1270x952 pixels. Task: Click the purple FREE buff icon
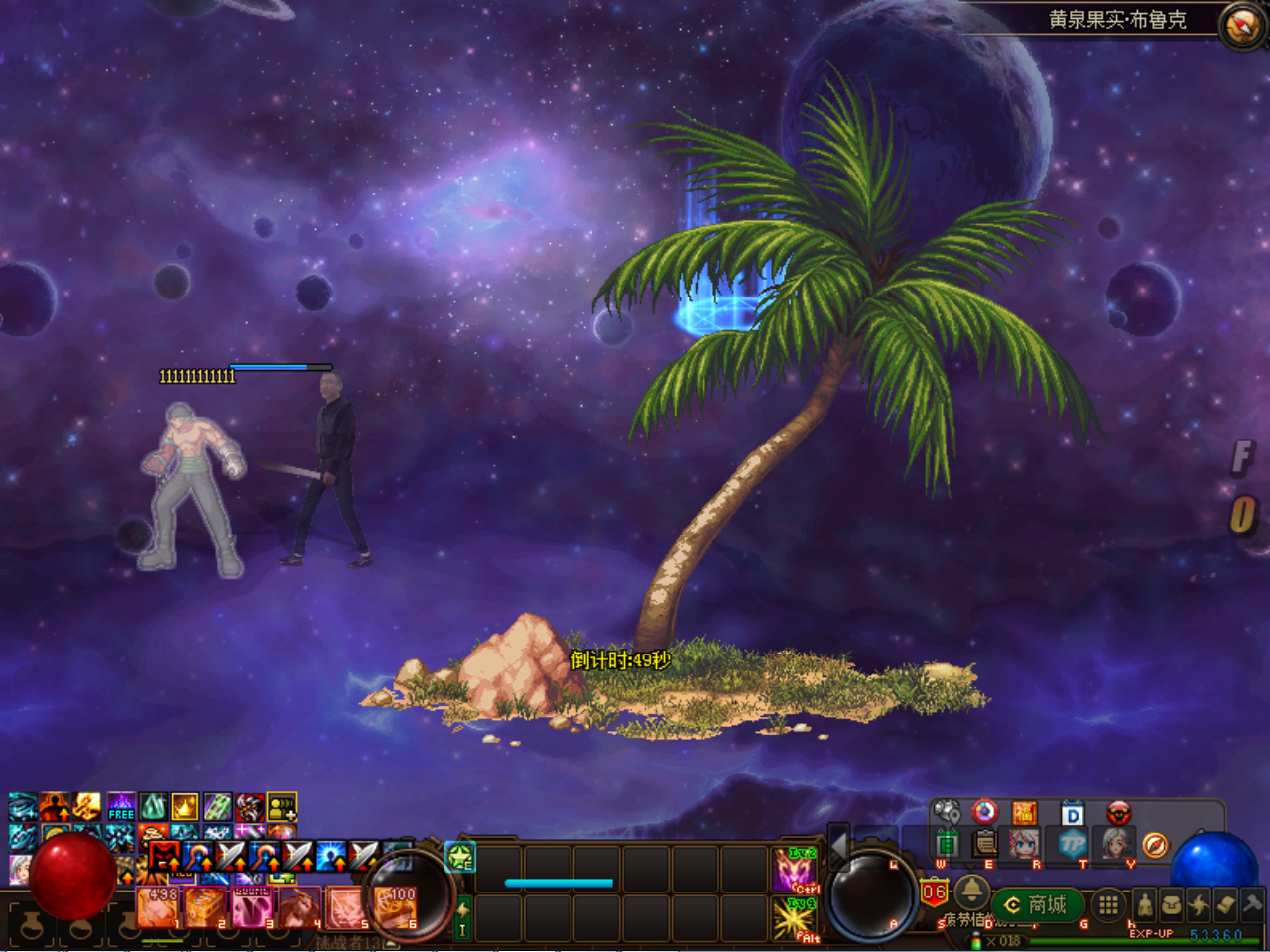(120, 806)
